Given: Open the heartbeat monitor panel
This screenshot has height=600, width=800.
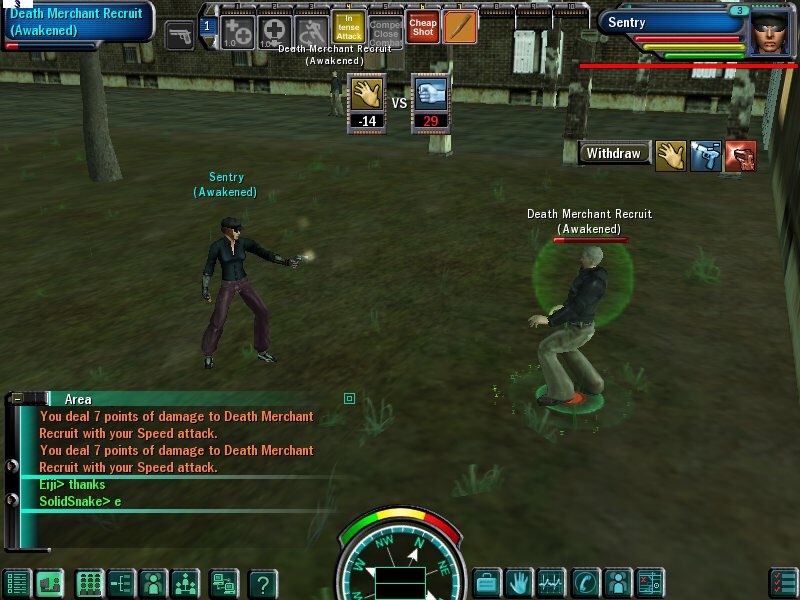Looking at the screenshot, I should (551, 582).
